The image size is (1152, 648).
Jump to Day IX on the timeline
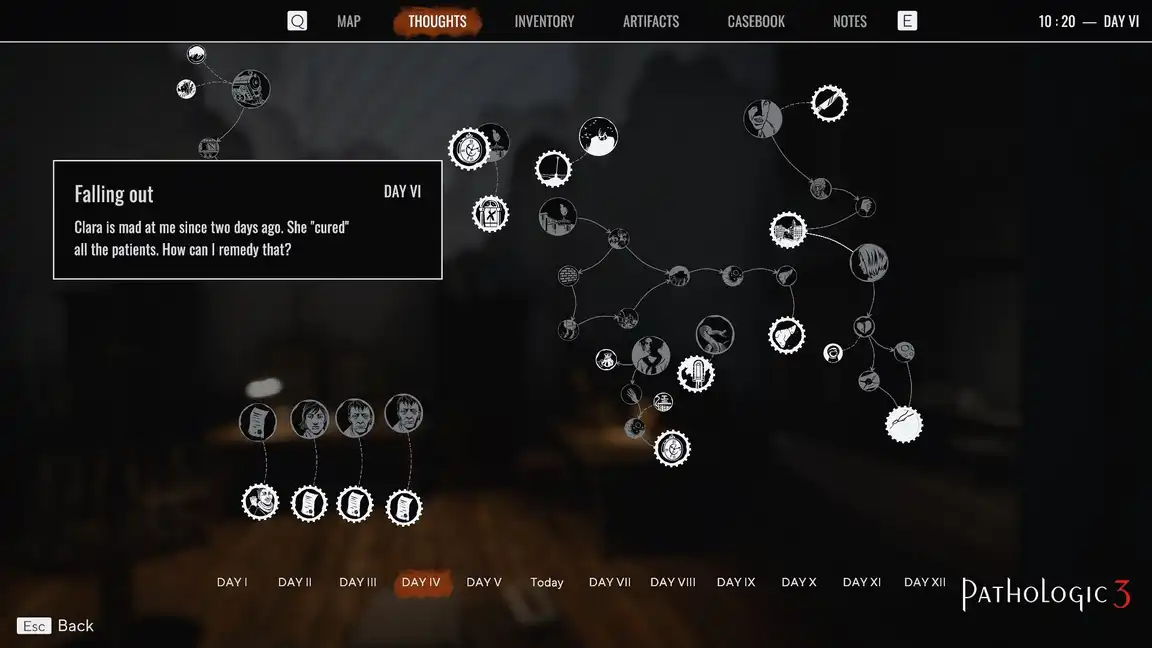(736, 582)
